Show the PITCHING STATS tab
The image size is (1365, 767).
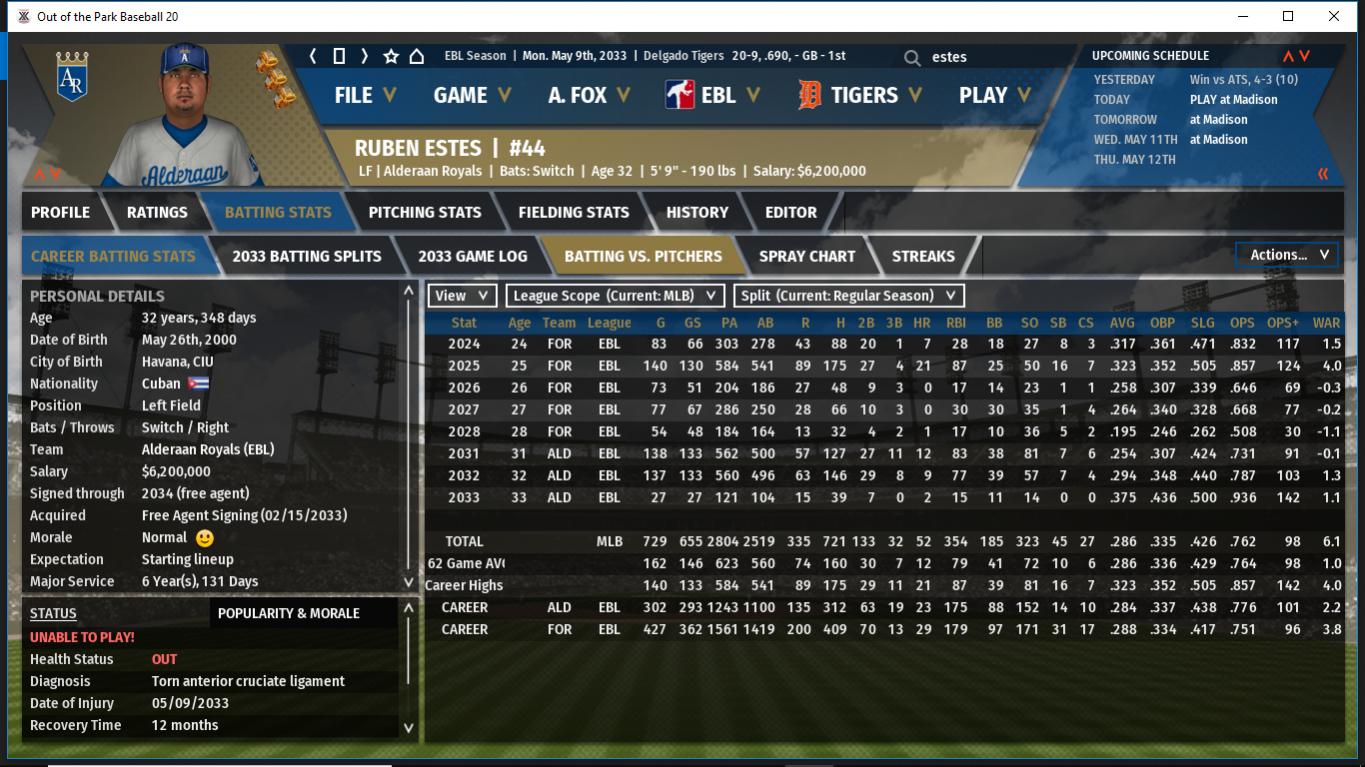(x=424, y=212)
